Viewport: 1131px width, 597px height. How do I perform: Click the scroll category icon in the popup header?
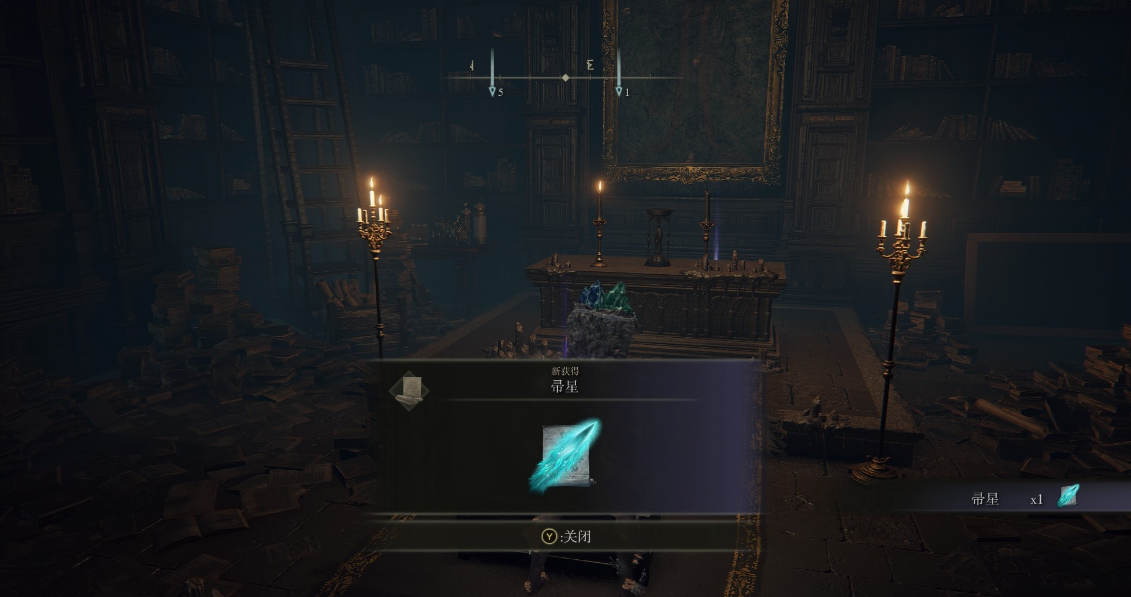(408, 390)
